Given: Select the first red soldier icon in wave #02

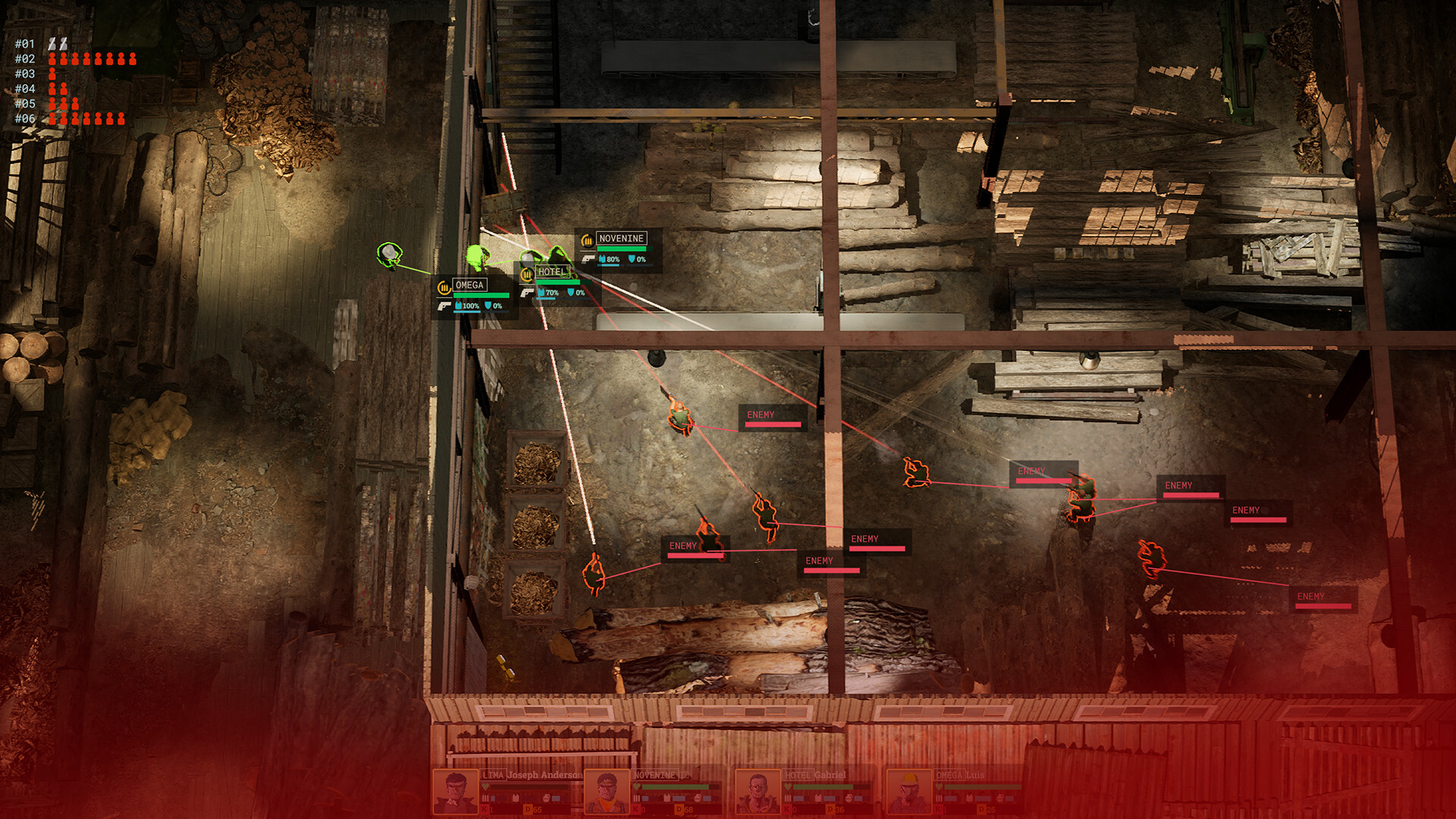Looking at the screenshot, I should pyautogui.click(x=52, y=60).
